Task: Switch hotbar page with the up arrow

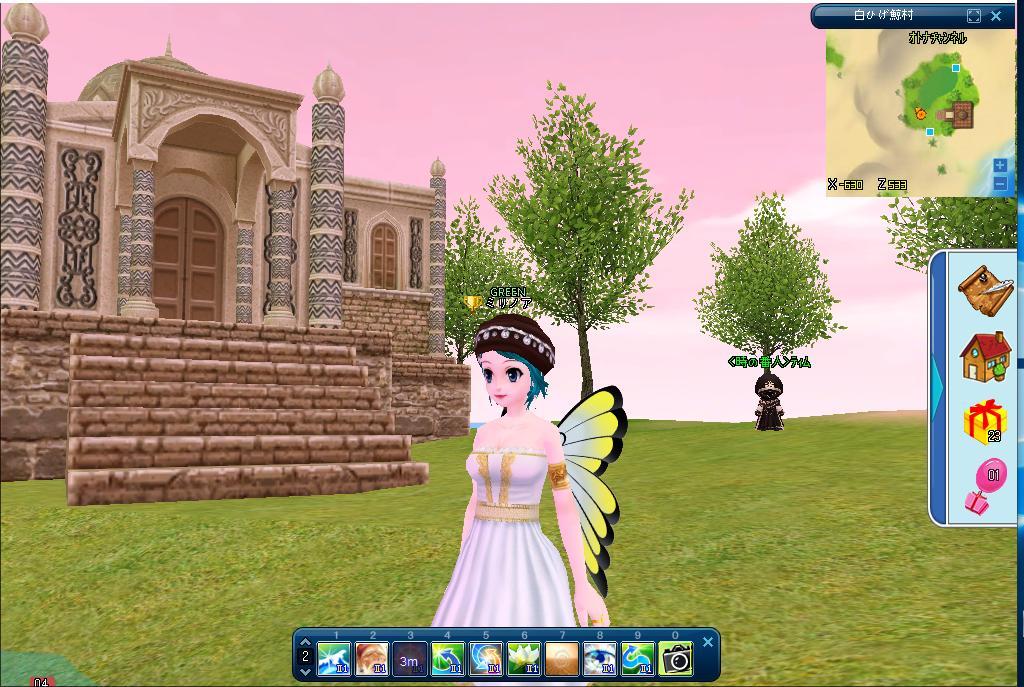Action: tap(305, 642)
